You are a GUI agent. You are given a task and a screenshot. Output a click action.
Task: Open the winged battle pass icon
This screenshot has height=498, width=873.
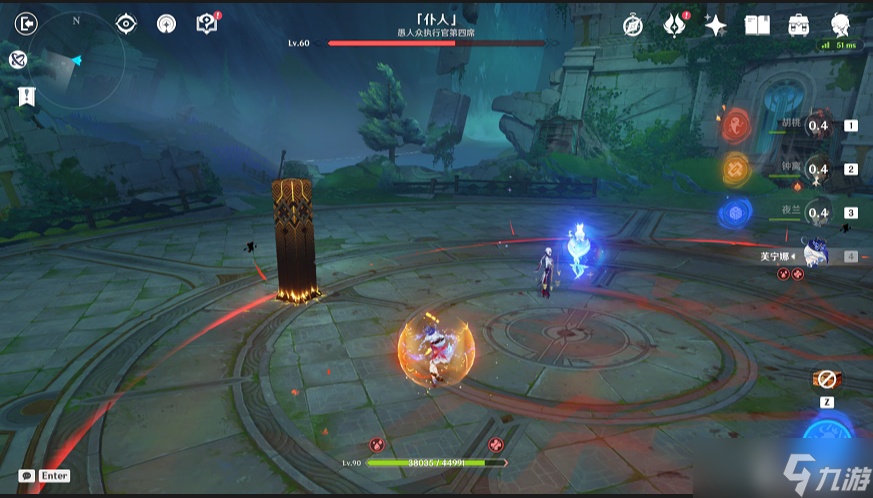[674, 25]
